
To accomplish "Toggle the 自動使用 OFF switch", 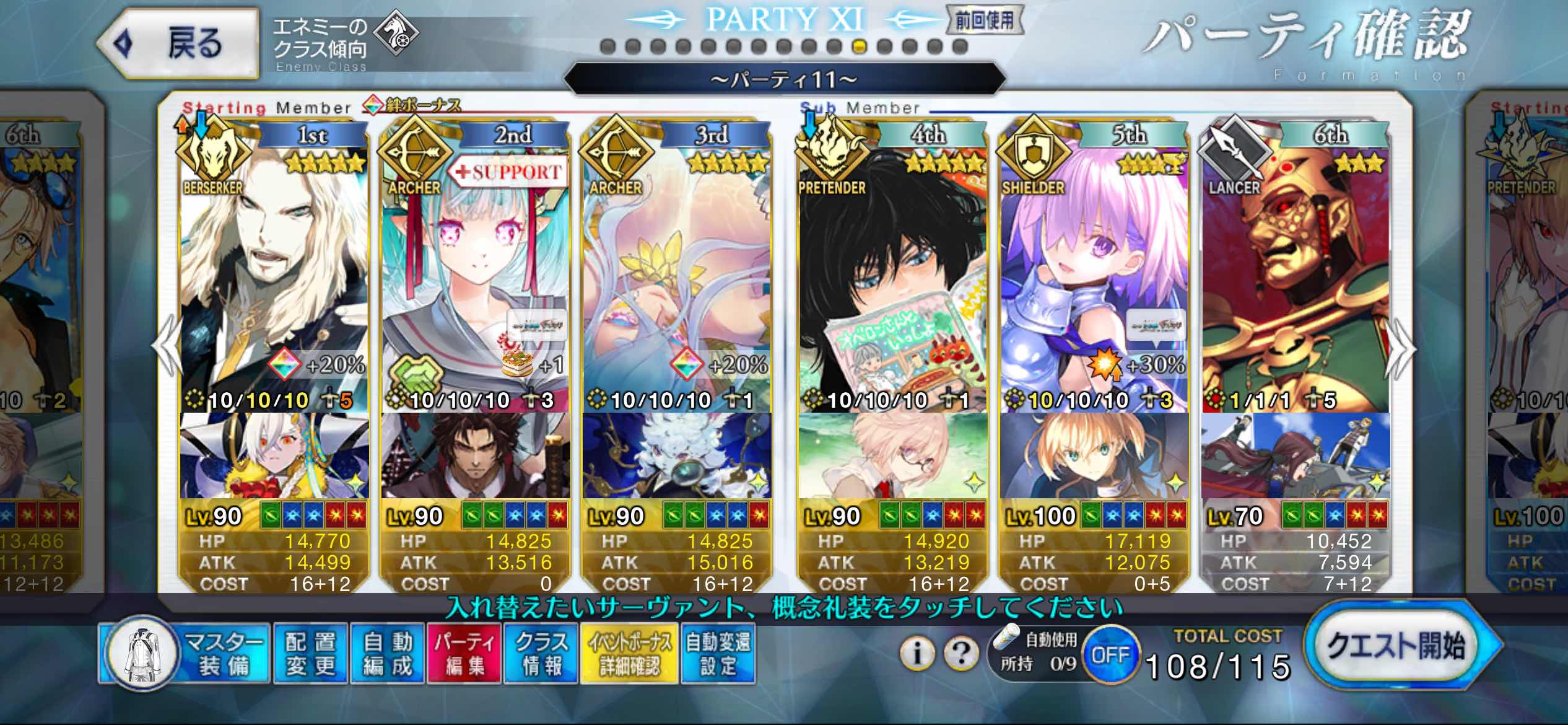I will (1110, 654).
